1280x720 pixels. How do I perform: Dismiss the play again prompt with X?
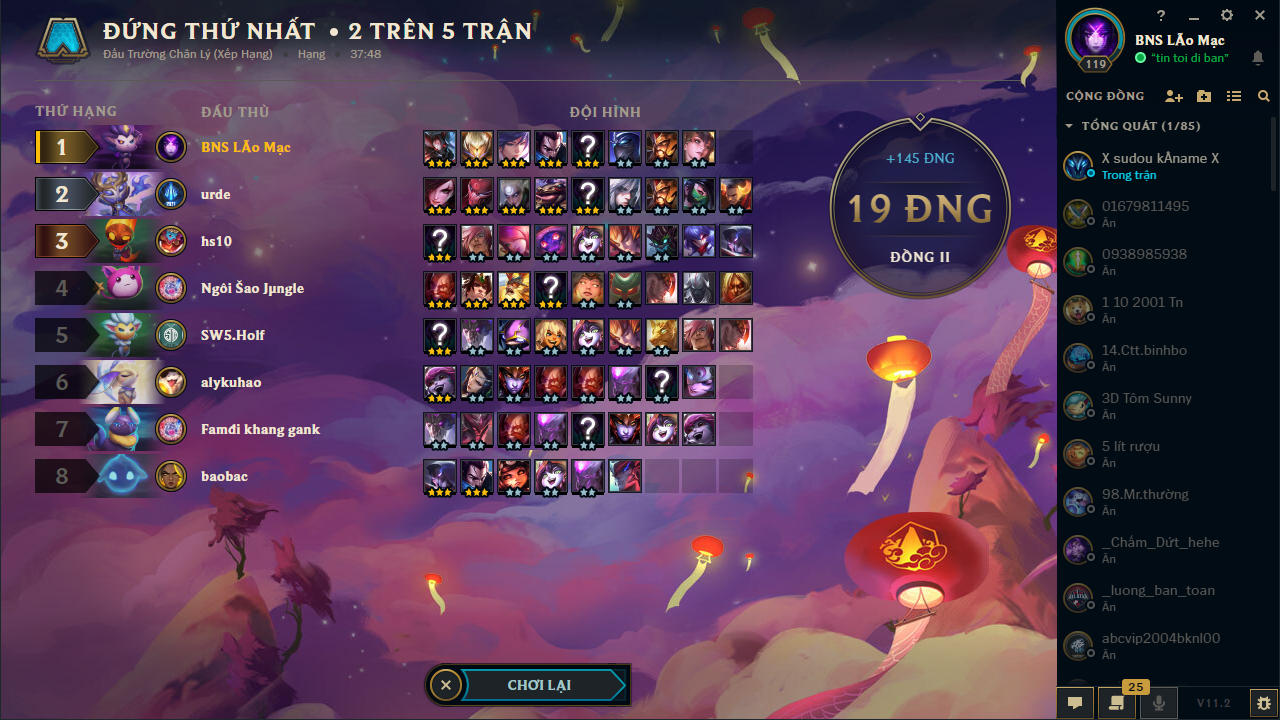(x=446, y=685)
